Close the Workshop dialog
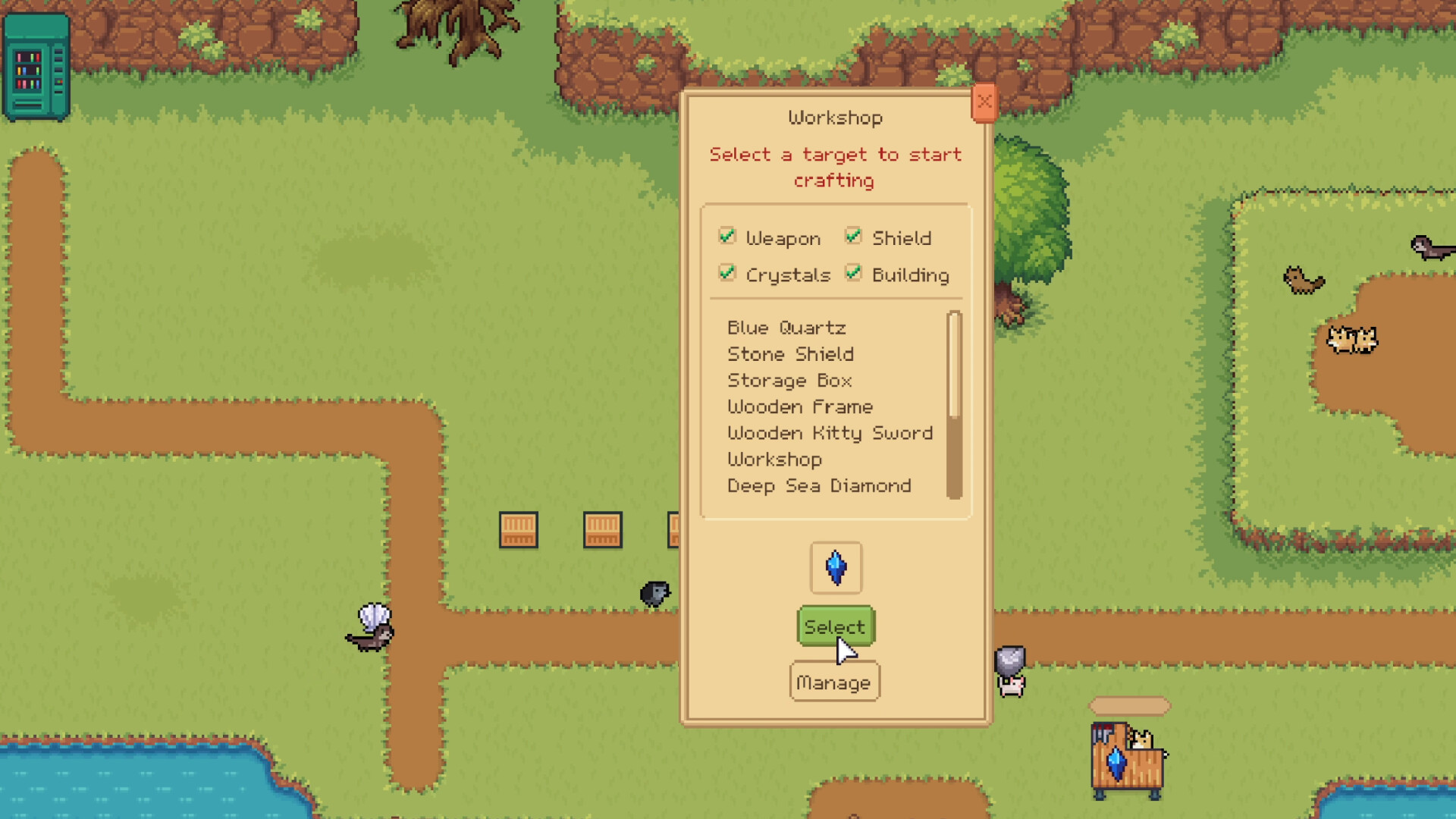 coord(984,102)
